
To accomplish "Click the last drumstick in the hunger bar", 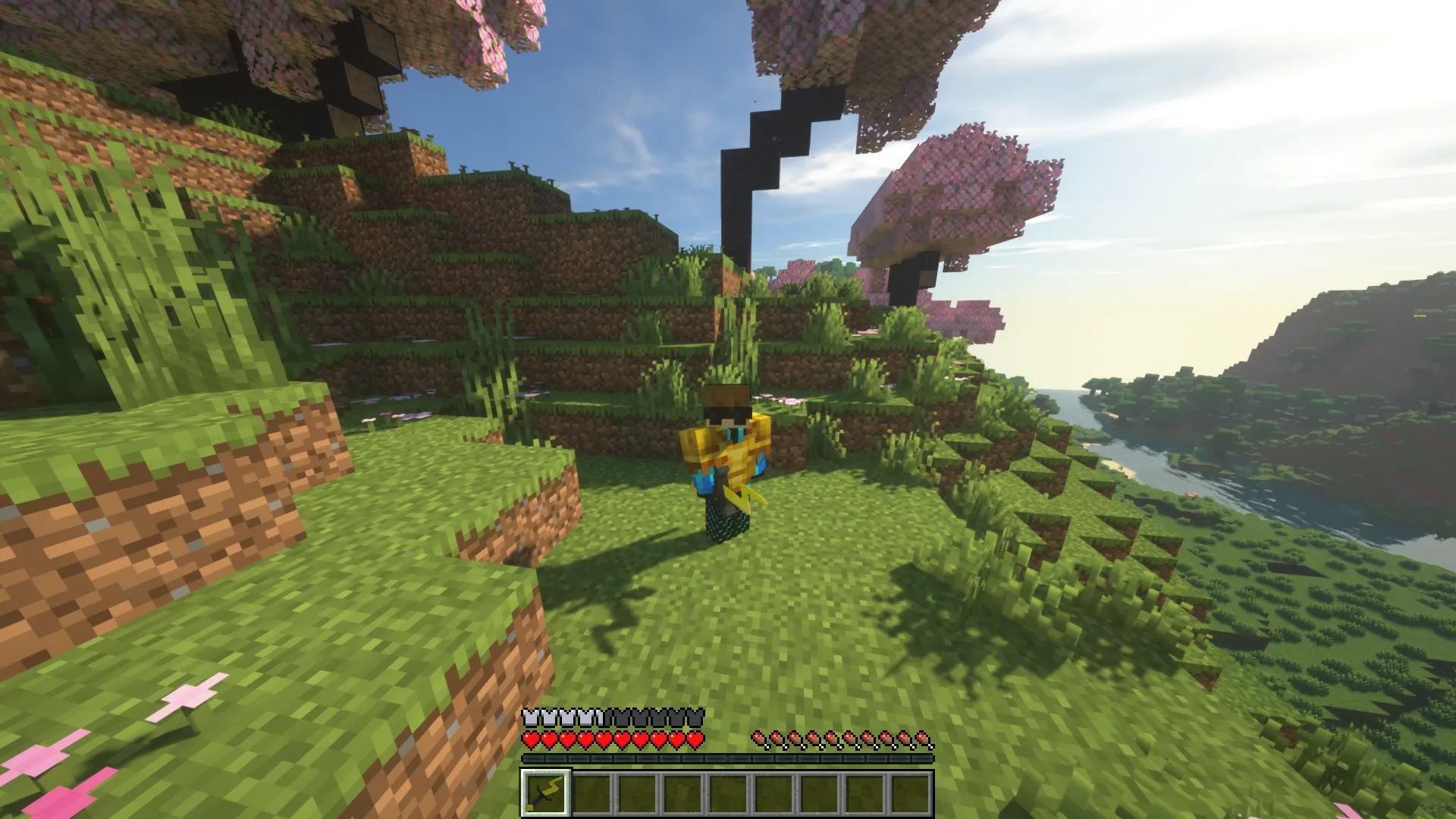I will tap(924, 739).
